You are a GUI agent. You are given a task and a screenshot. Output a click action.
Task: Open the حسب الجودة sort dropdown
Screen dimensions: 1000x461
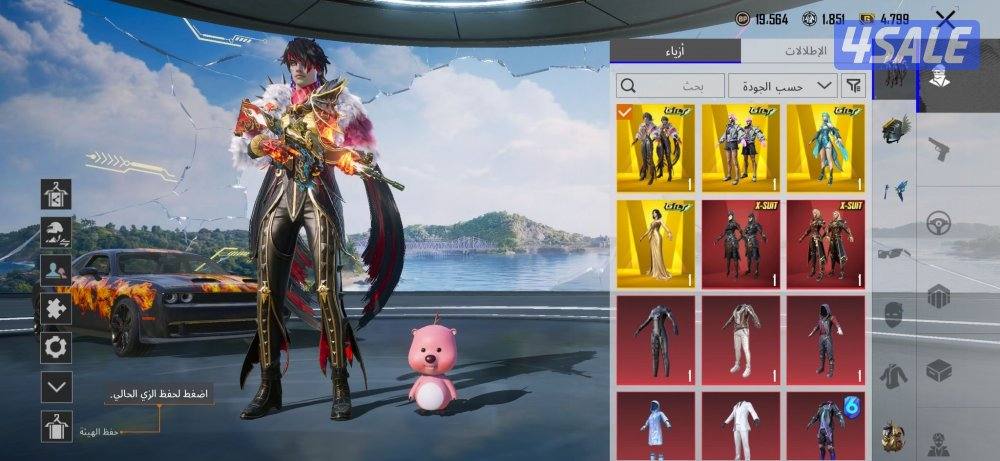pos(783,85)
